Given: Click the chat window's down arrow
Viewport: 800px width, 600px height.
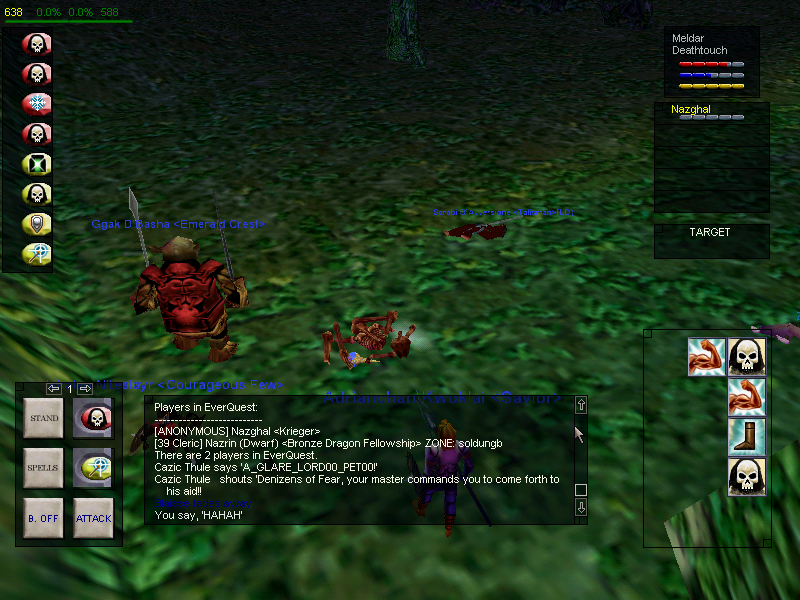Looking at the screenshot, I should pos(580,508).
